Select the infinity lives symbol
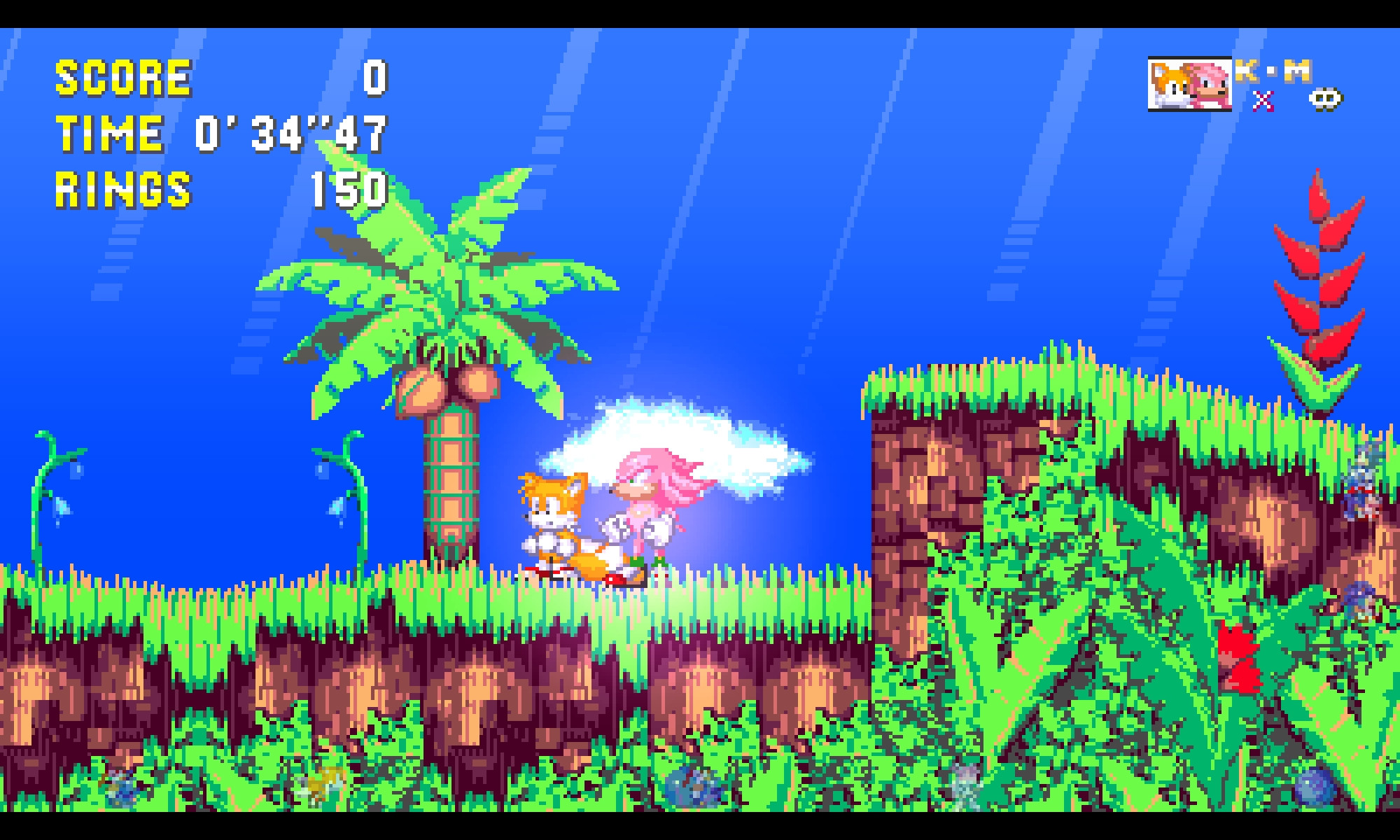Screen dimensions: 1400x840 (1324, 100)
